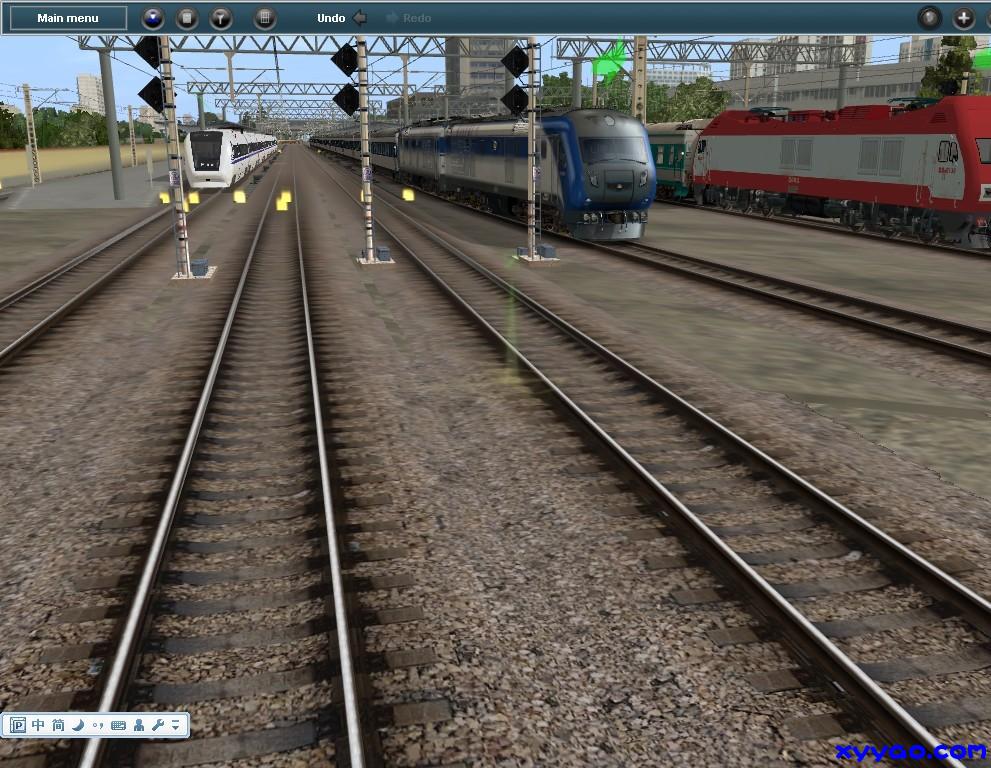
Task: Undo the last action
Action: pos(341,18)
